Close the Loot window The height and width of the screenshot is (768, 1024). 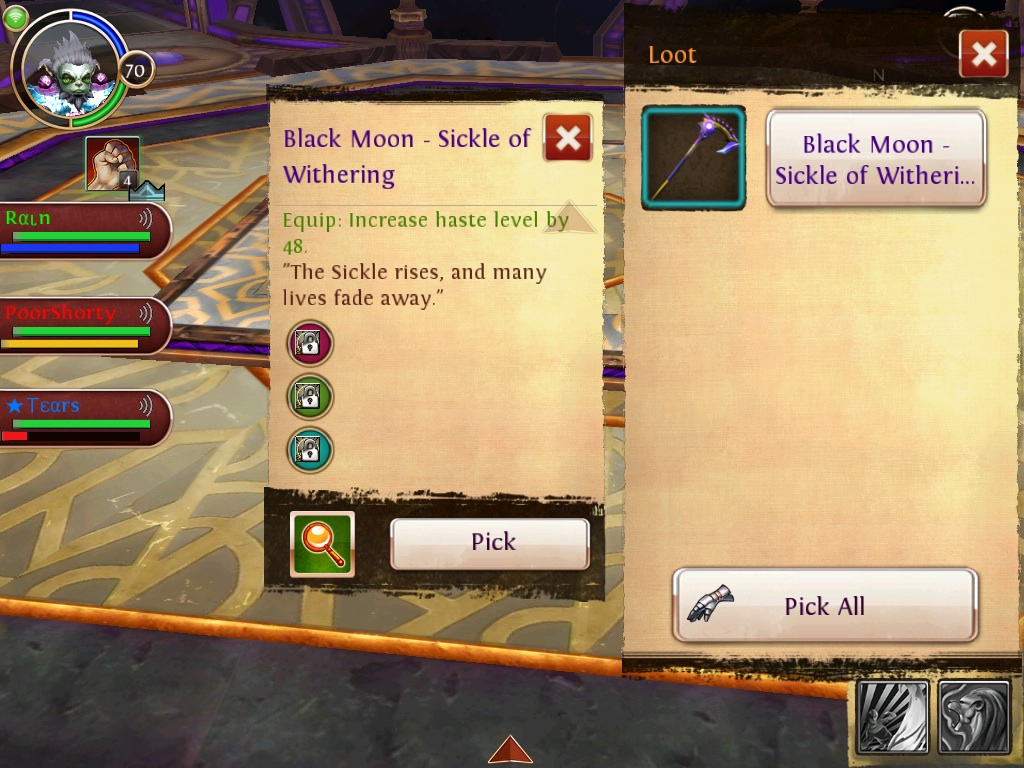tap(983, 54)
